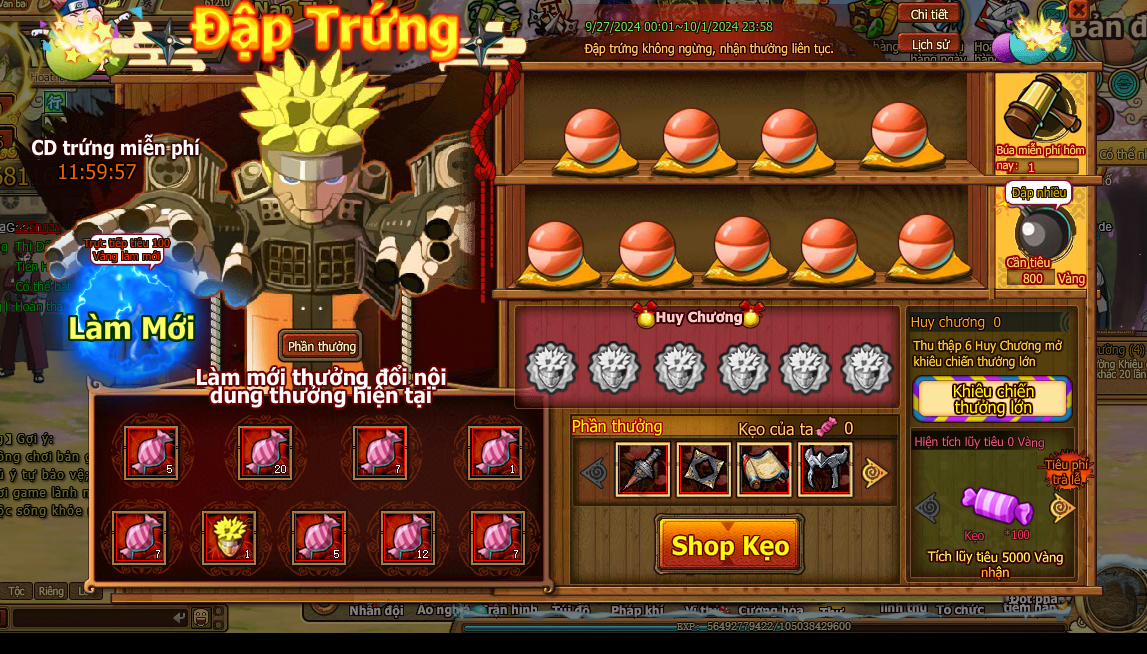Viewport: 1147px width, 654px height.
Task: Pick the silver armor reward item
Action: click(825, 470)
